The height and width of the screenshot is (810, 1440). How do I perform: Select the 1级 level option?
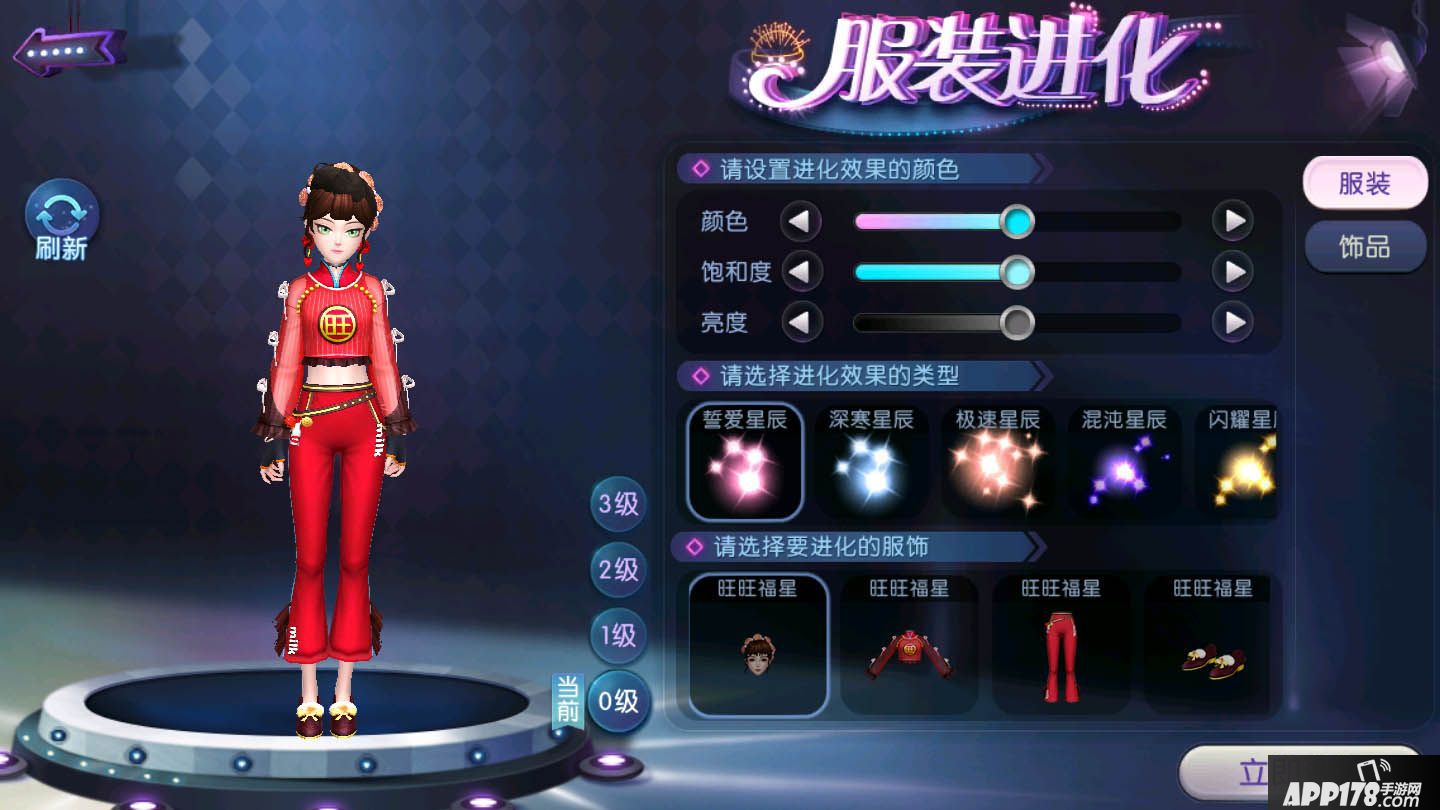click(617, 635)
